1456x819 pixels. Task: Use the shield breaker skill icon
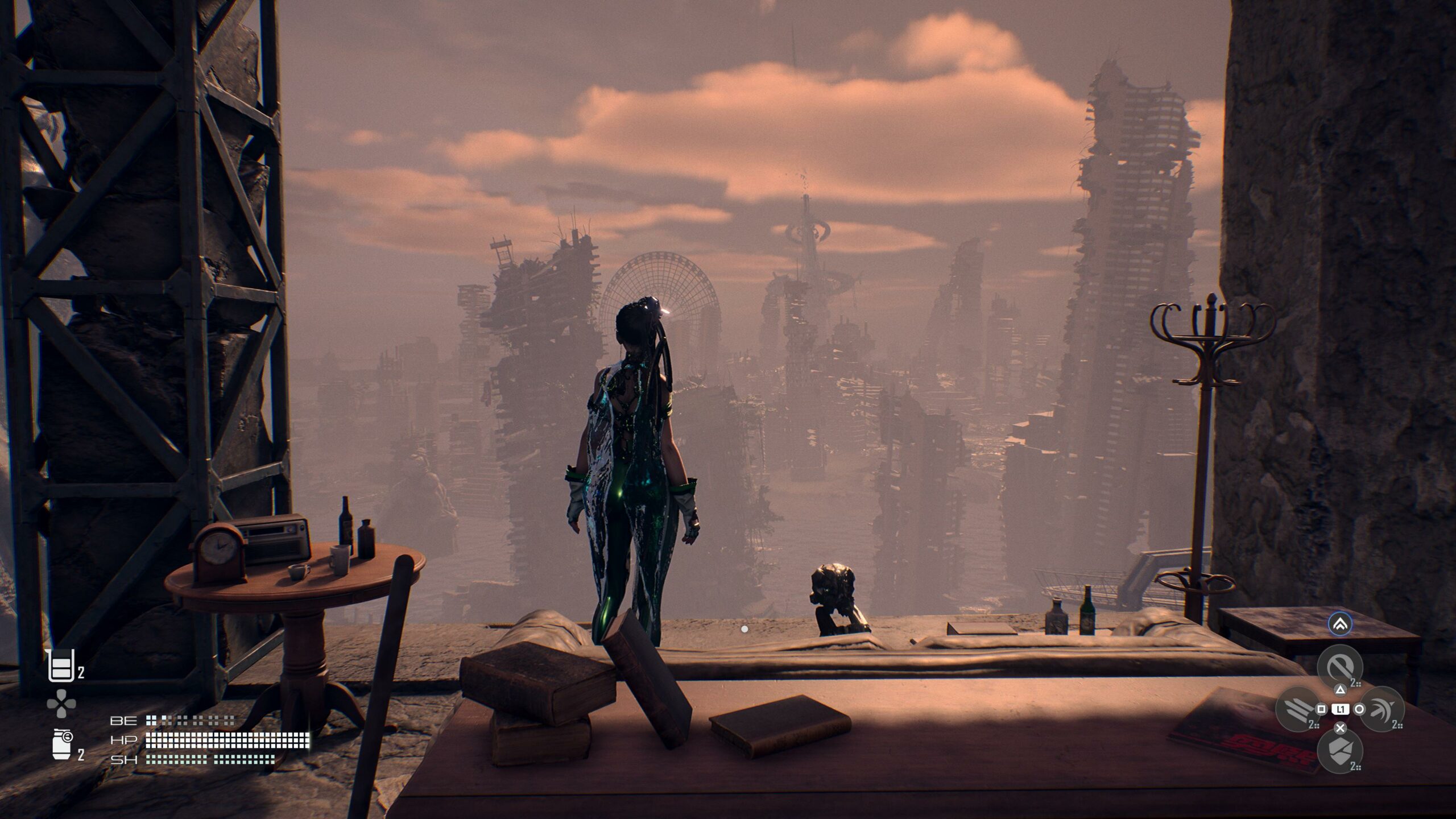(1340, 751)
